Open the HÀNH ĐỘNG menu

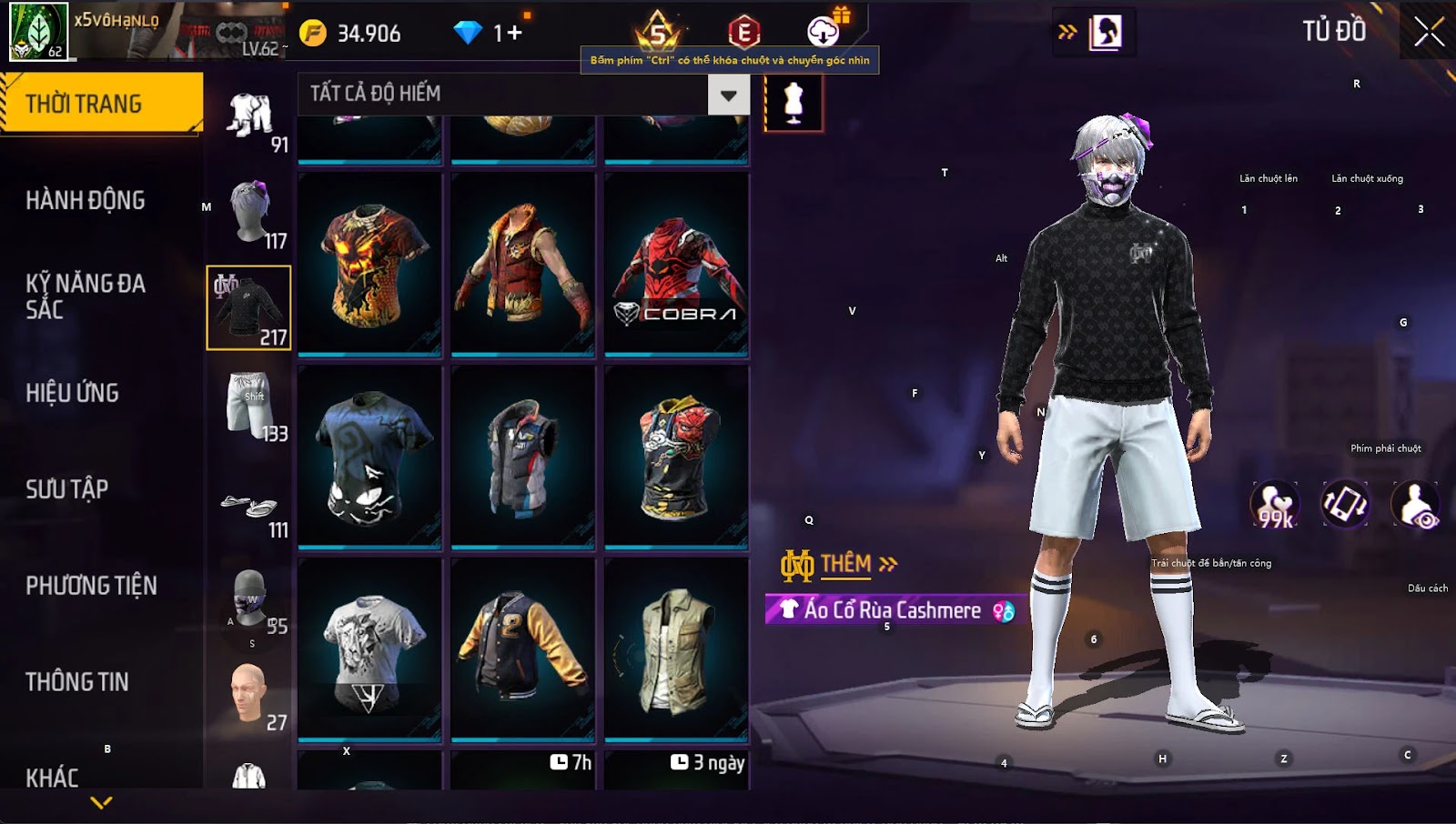(86, 200)
